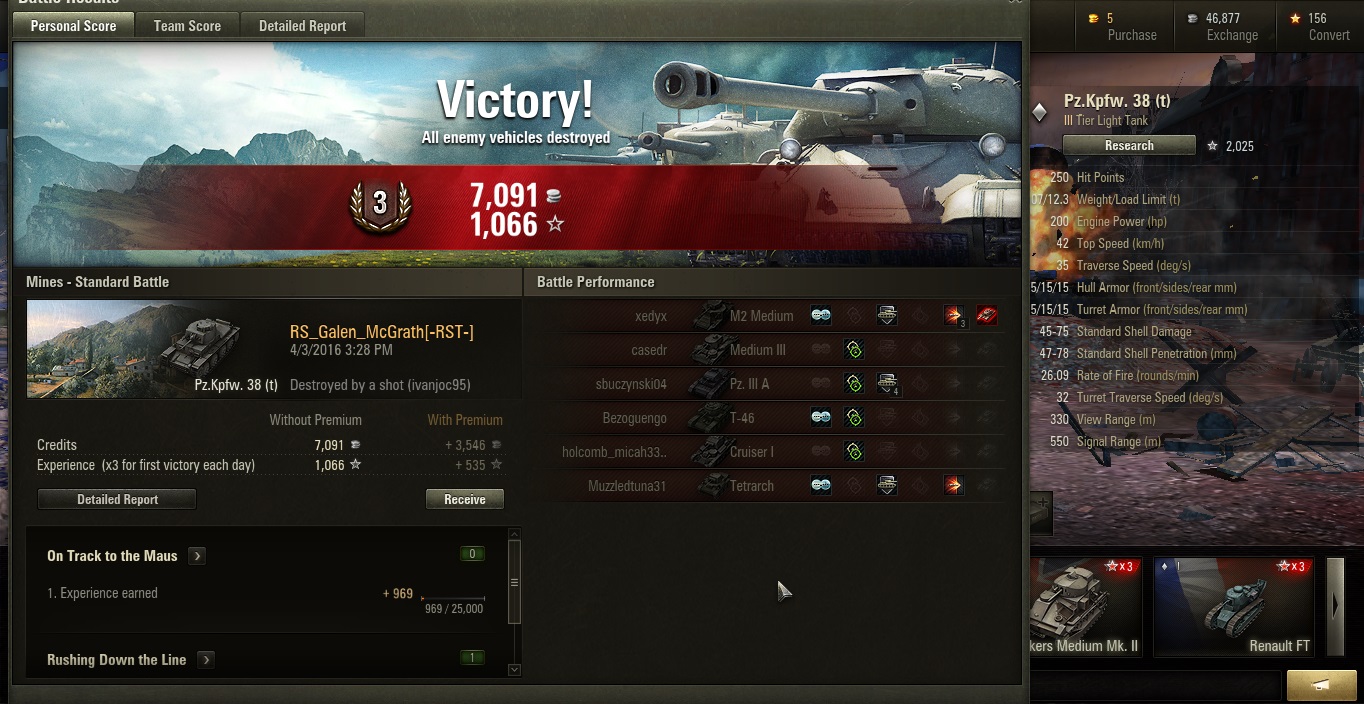Viewport: 1364px width, 704px height.
Task: Receive the premium bonus rewards
Action: [x=464, y=499]
